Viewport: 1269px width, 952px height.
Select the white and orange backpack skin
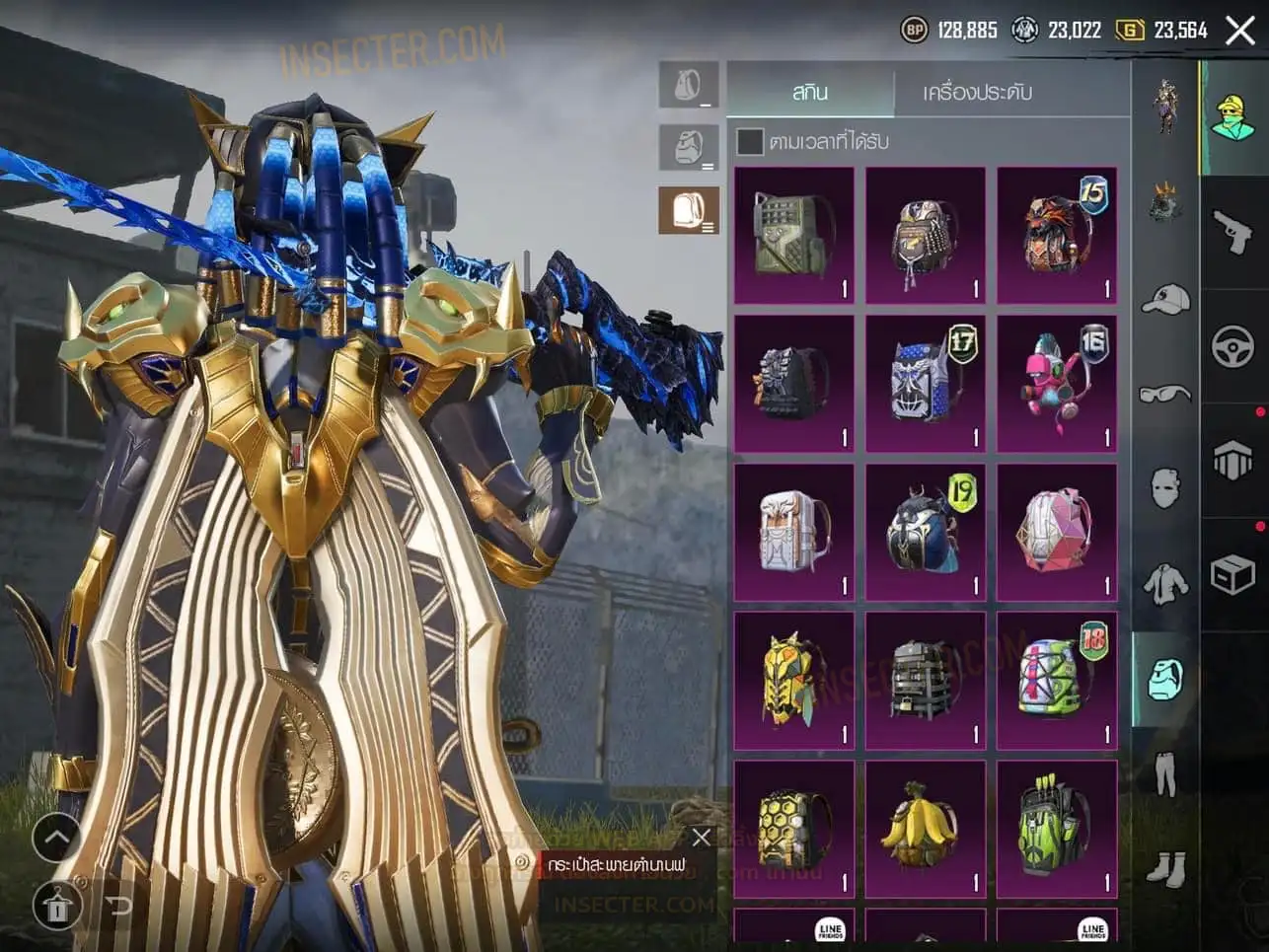pos(794,533)
